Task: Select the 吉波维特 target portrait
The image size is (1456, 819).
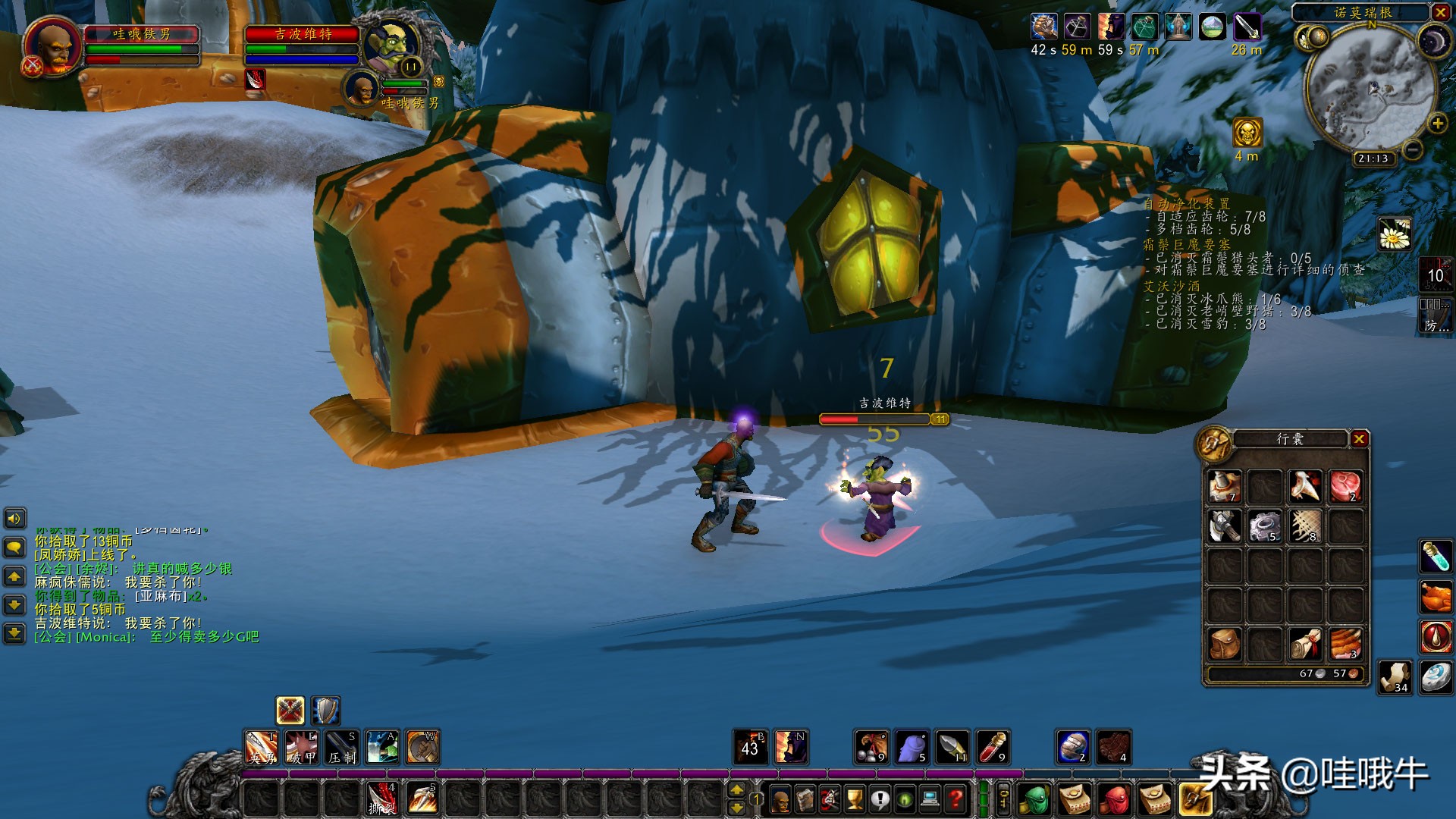Action: click(391, 42)
